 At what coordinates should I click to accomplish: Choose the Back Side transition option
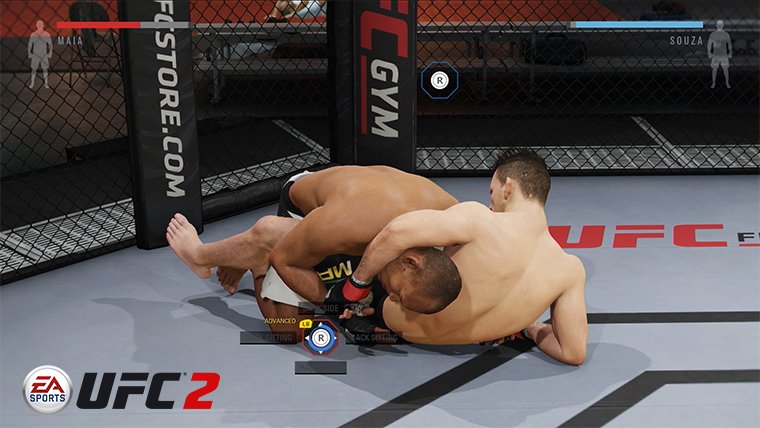321,308
